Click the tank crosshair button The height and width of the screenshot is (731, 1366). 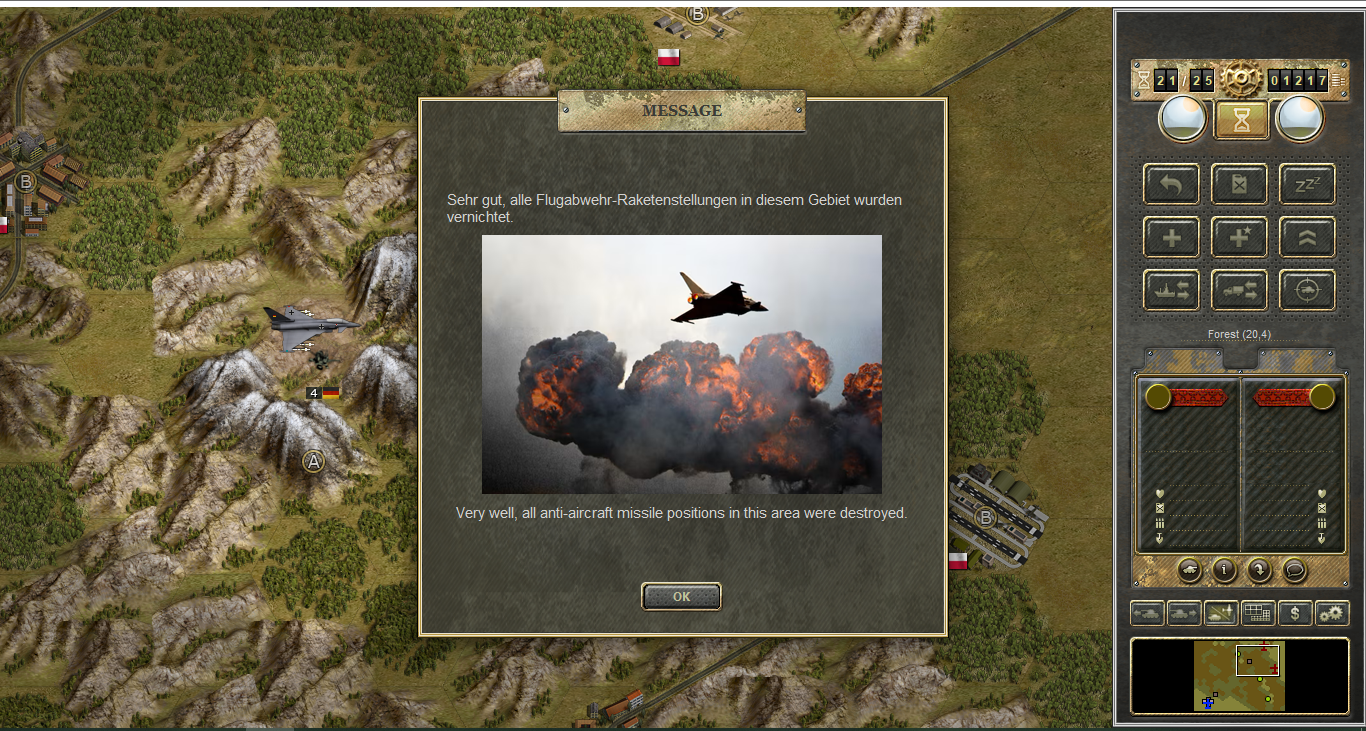tap(1307, 291)
